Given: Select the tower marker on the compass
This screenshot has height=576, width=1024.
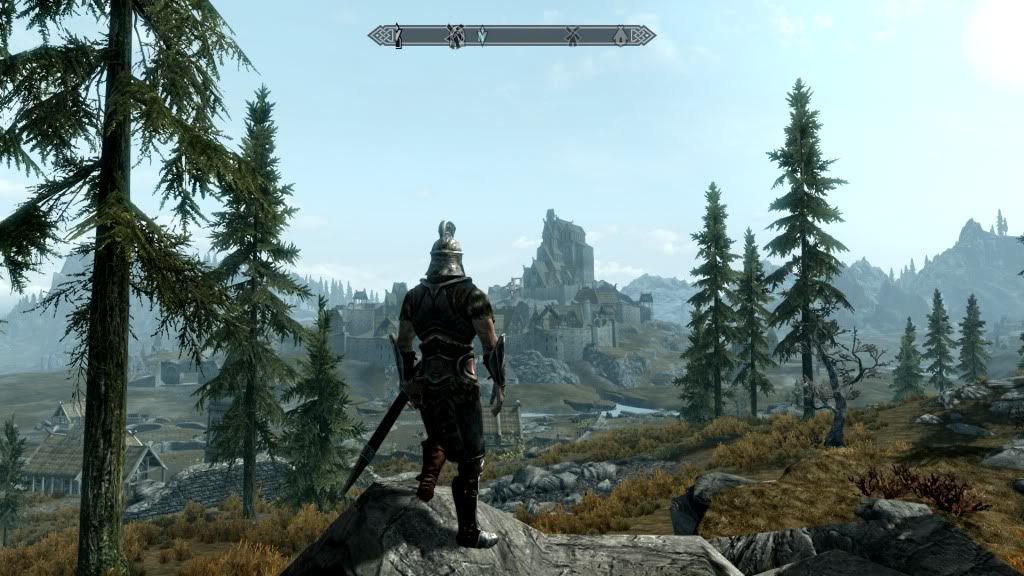Looking at the screenshot, I should click(397, 36).
